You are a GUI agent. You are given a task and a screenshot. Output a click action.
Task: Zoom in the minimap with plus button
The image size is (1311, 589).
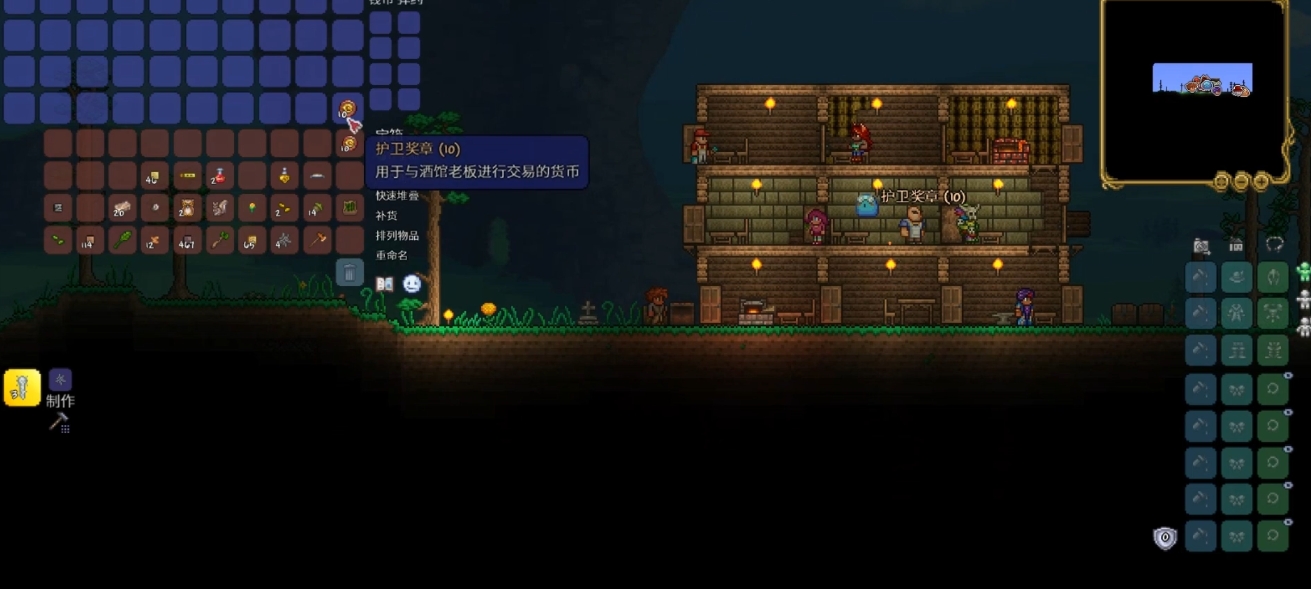click(1261, 181)
